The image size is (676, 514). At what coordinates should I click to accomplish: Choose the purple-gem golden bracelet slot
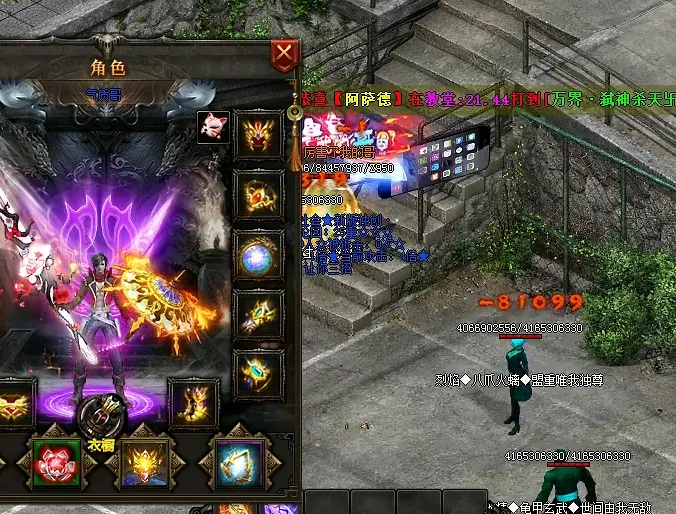click(258, 315)
